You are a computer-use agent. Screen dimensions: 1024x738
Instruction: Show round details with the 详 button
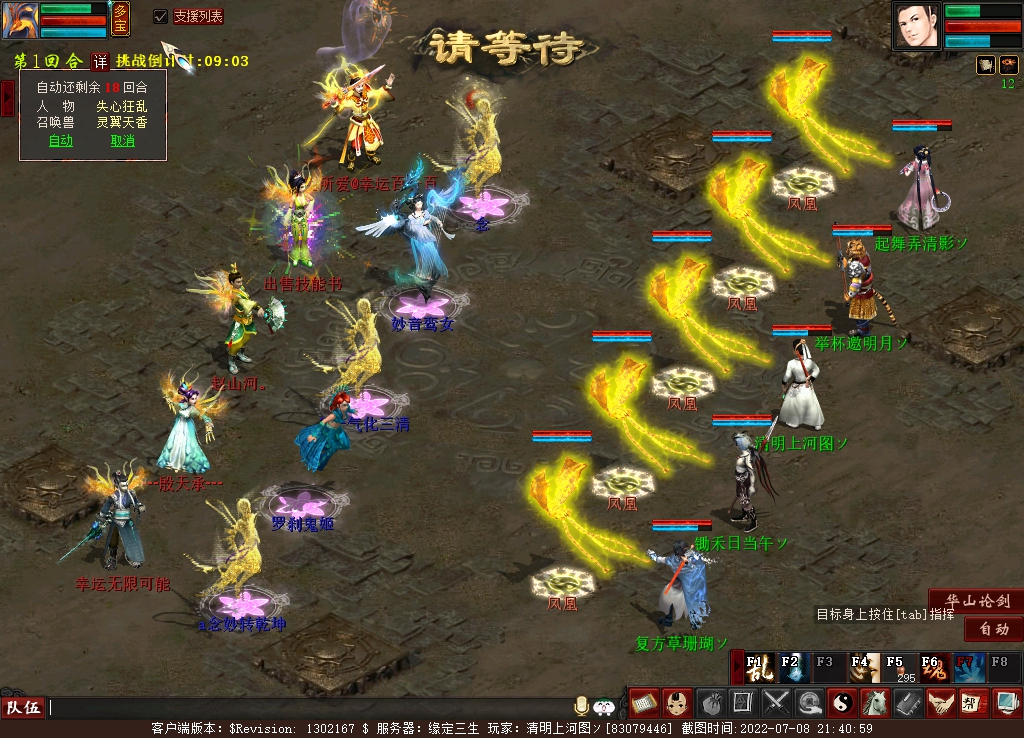click(x=100, y=61)
